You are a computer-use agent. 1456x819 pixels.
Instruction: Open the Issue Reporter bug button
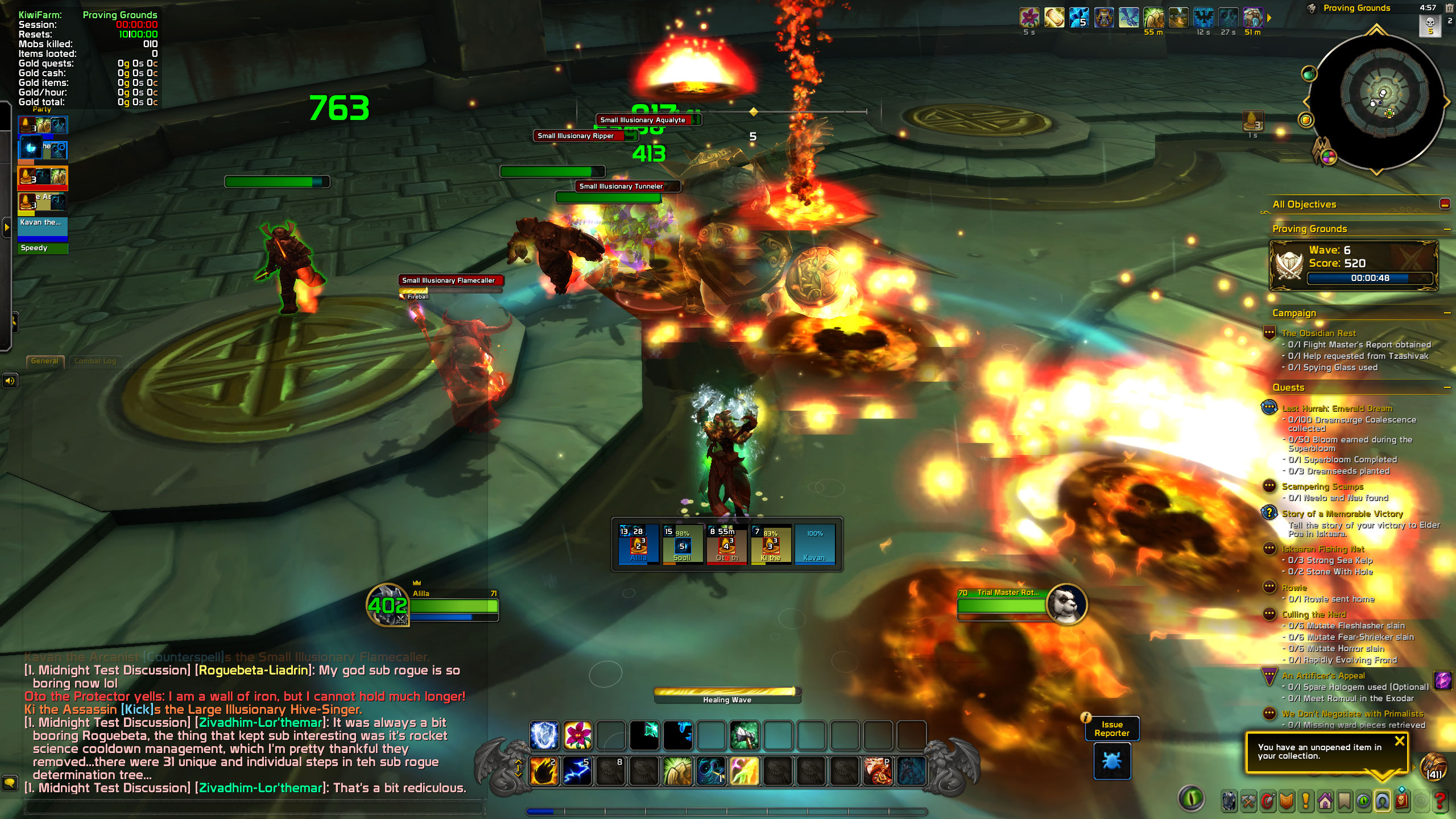1112,760
